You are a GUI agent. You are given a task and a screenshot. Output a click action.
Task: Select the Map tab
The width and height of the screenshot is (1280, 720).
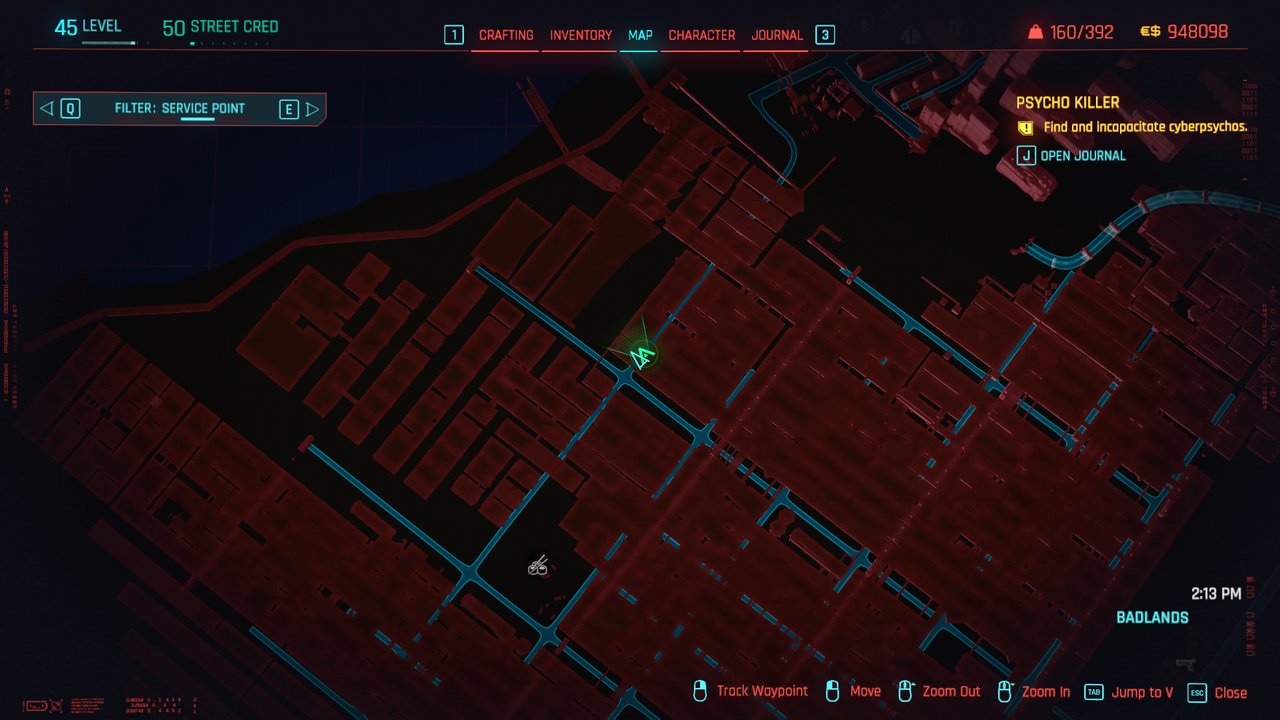640,35
